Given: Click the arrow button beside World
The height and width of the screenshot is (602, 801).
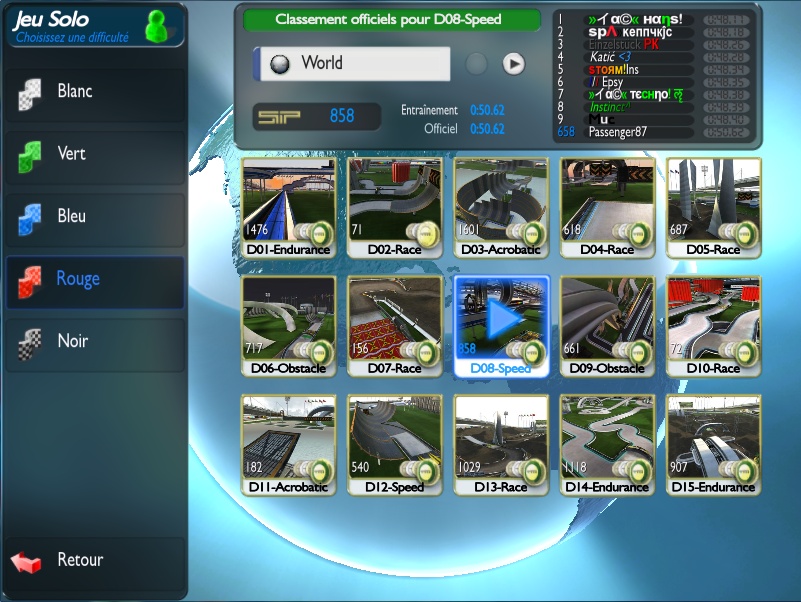Looking at the screenshot, I should [513, 64].
